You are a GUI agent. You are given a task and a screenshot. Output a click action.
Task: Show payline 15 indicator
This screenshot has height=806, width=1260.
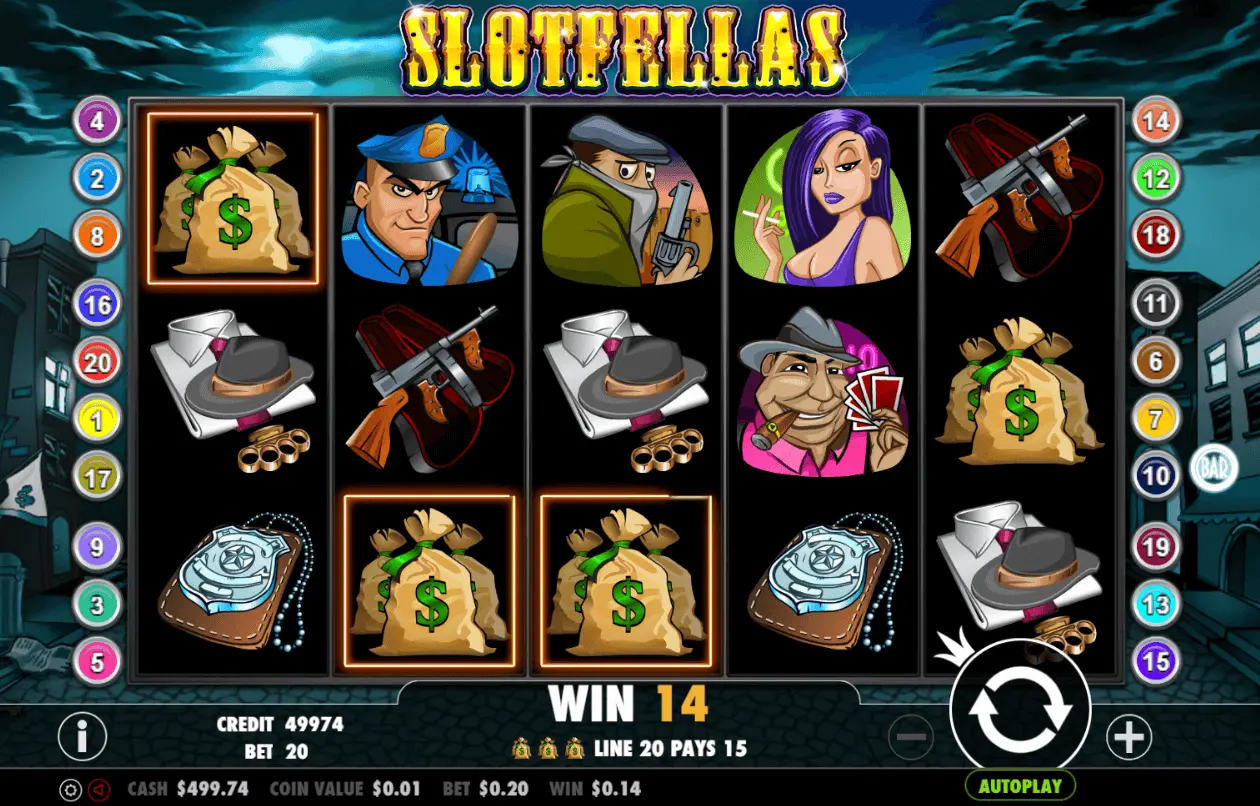coord(1156,661)
